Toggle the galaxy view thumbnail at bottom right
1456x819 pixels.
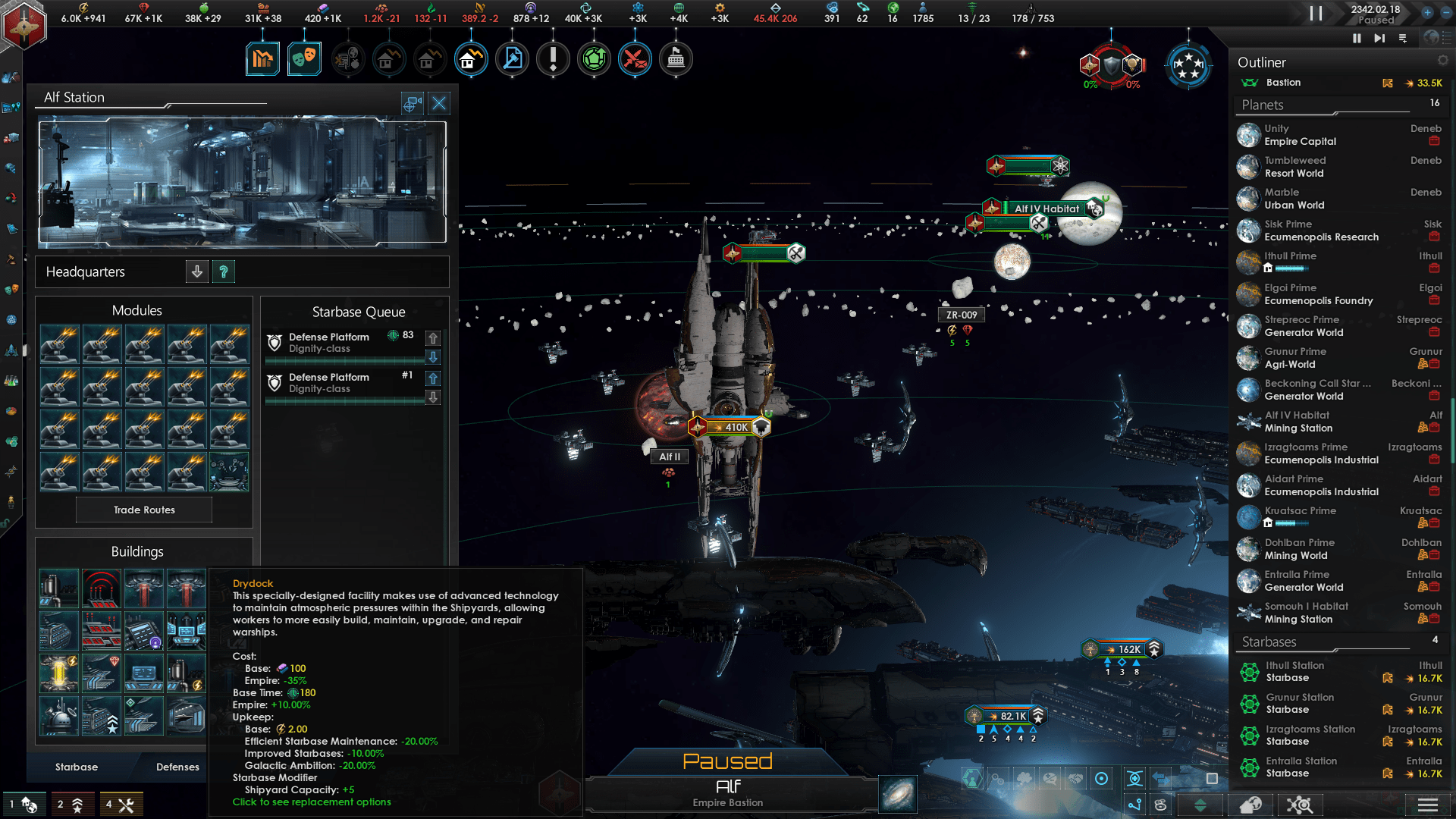coord(897,794)
